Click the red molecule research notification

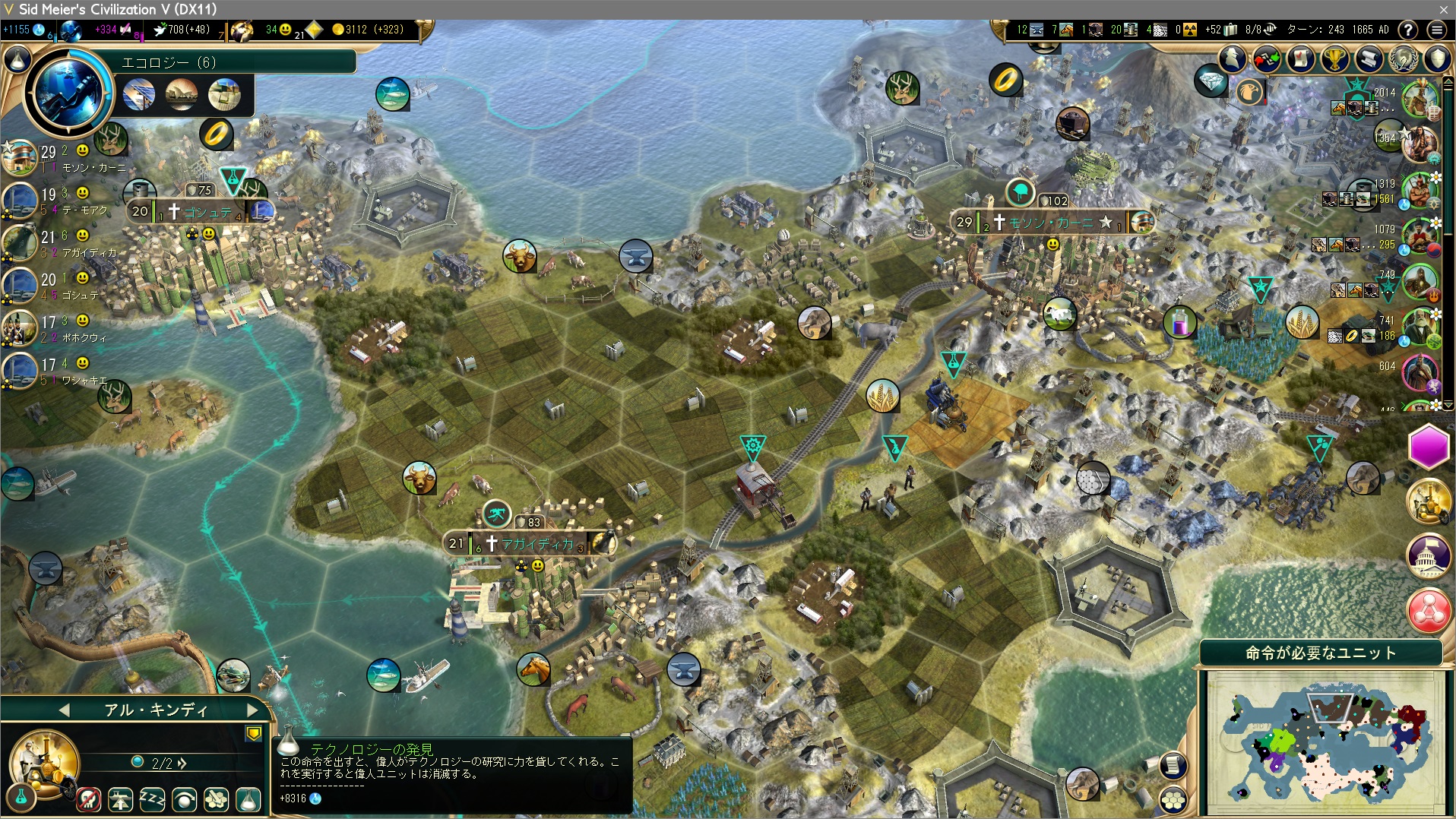tap(1429, 611)
